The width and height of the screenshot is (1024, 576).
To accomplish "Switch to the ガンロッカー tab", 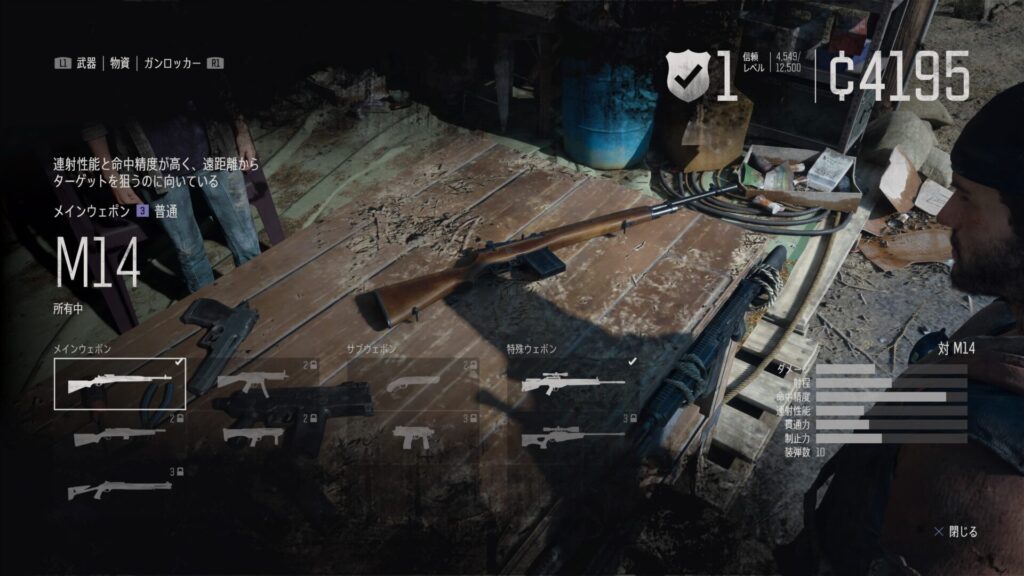I will point(172,63).
